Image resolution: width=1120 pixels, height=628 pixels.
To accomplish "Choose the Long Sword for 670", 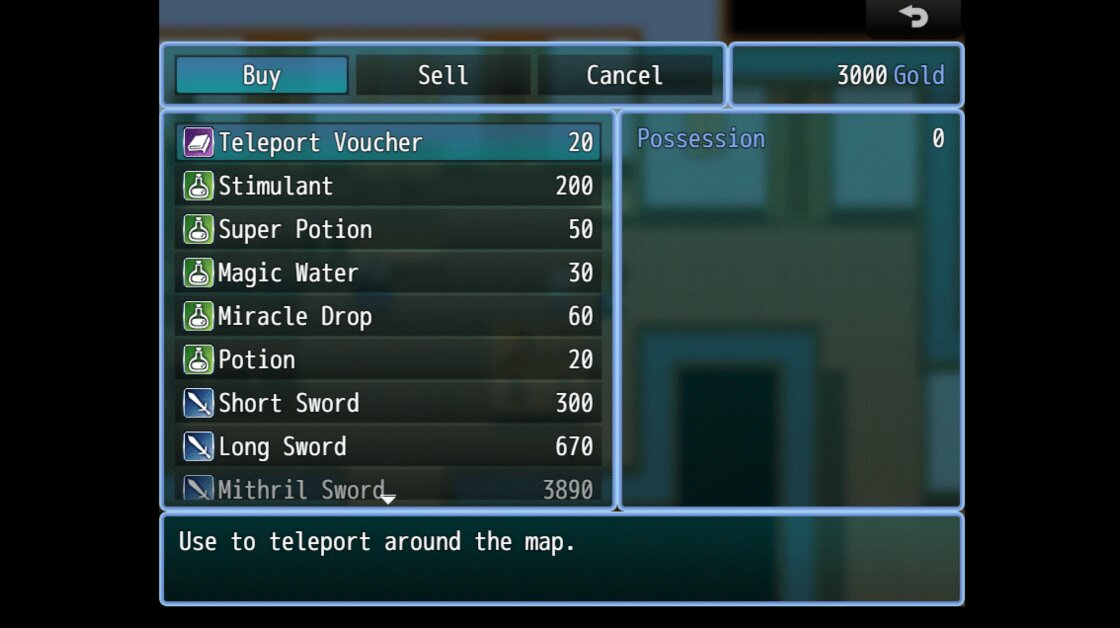I will [x=388, y=447].
